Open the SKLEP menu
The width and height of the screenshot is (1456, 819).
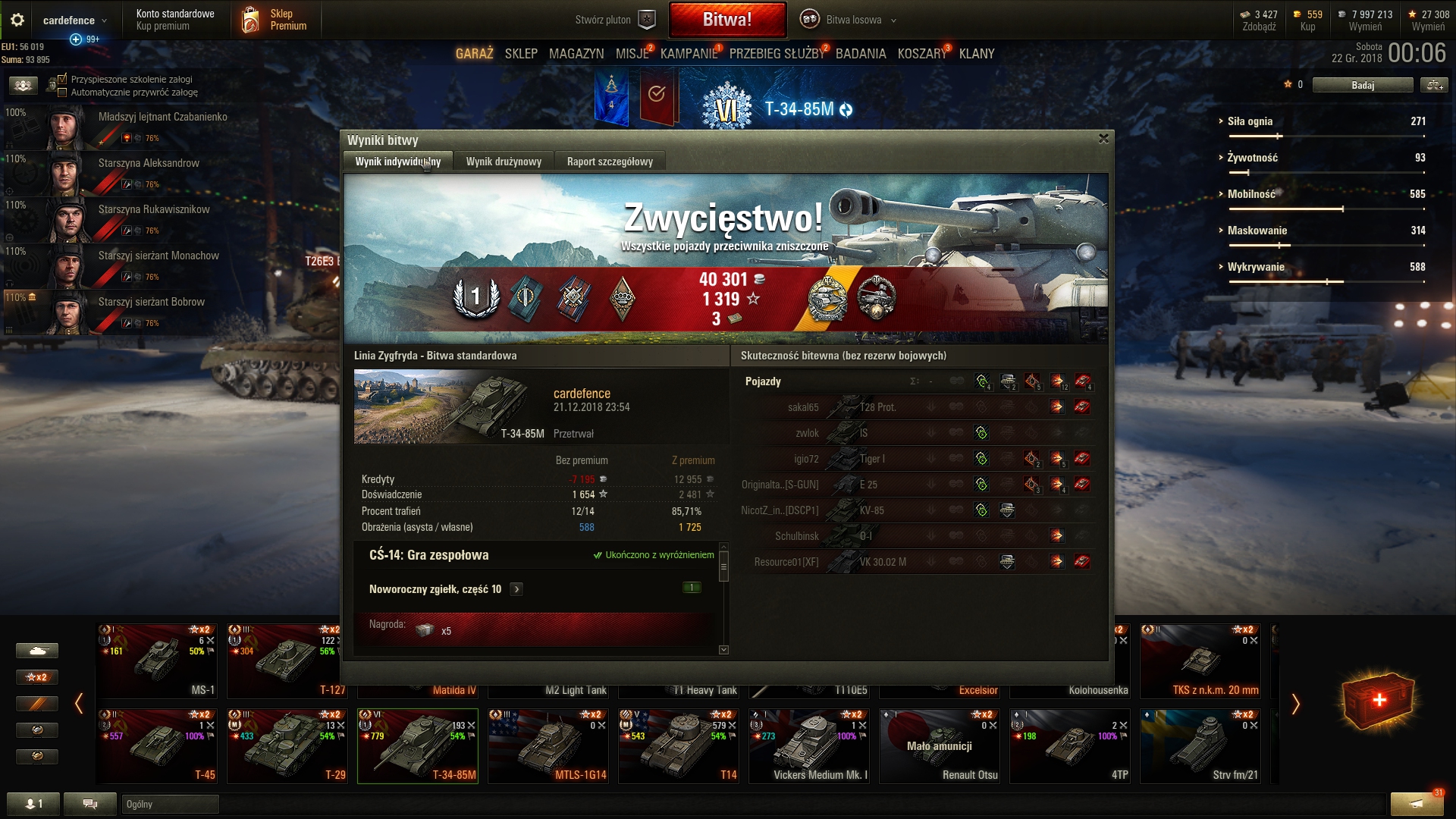click(521, 54)
